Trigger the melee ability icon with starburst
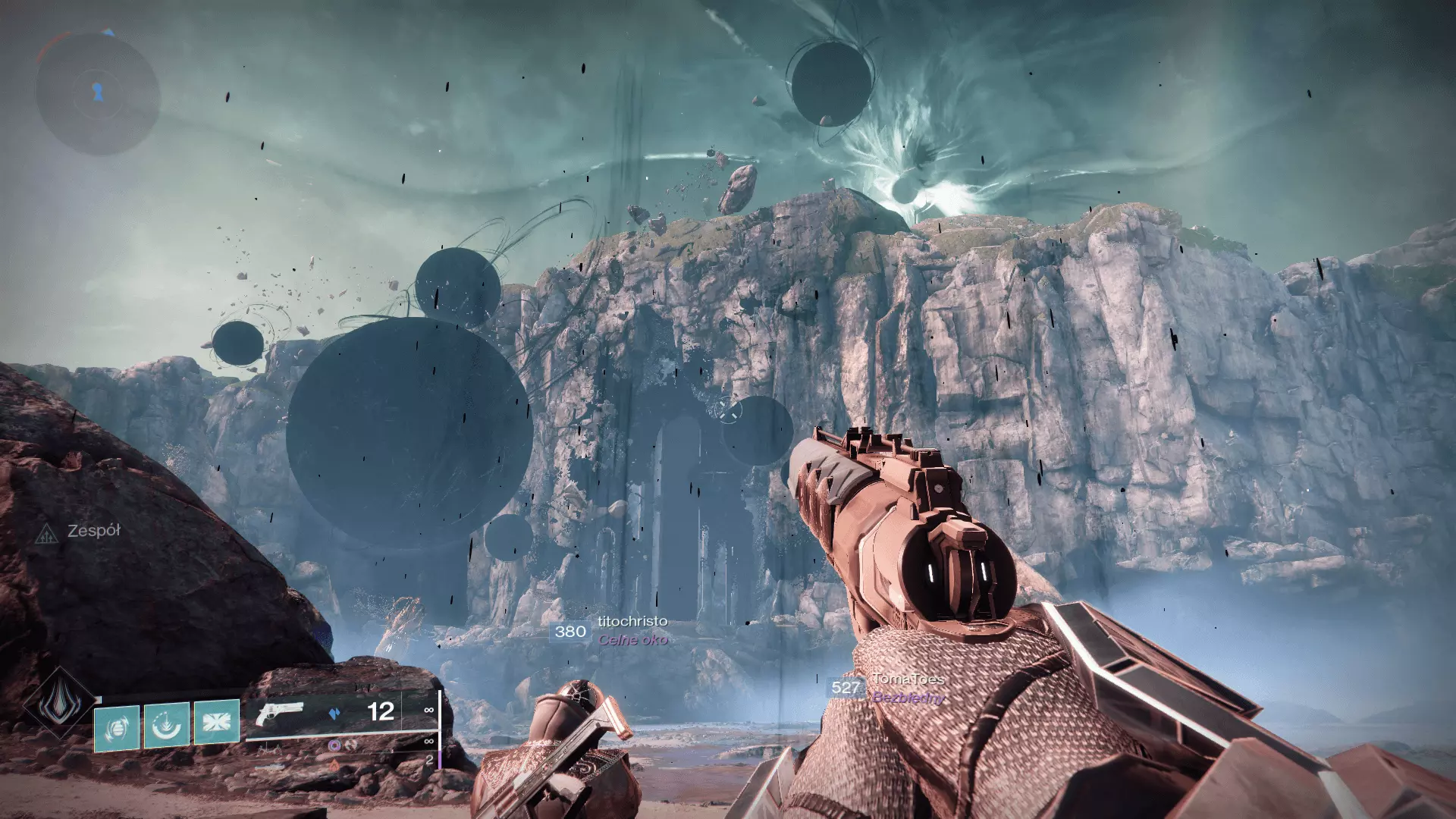1456x819 pixels. tap(217, 723)
